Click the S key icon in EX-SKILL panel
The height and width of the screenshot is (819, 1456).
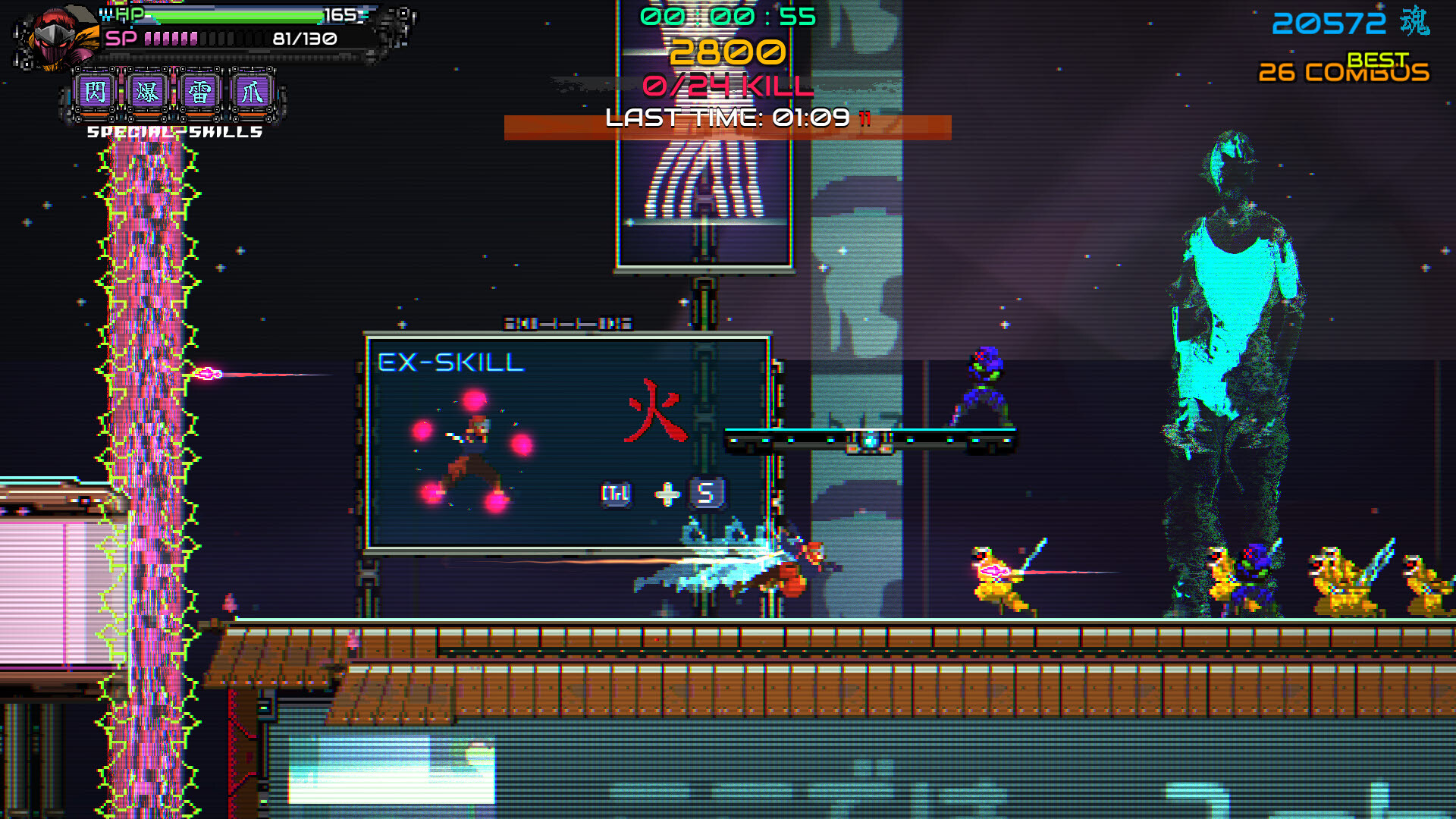point(708,491)
